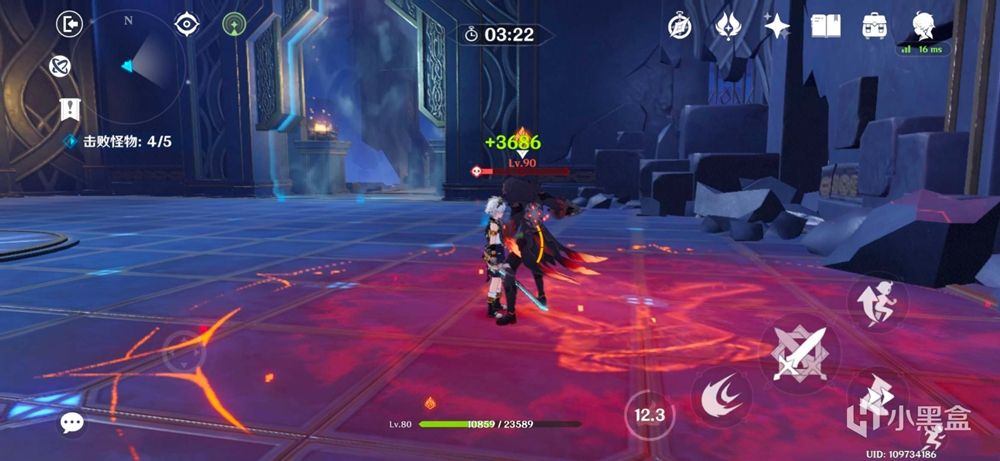1000x461 pixels.
Task: Open the compass icon in the top bar
Action: click(680, 27)
